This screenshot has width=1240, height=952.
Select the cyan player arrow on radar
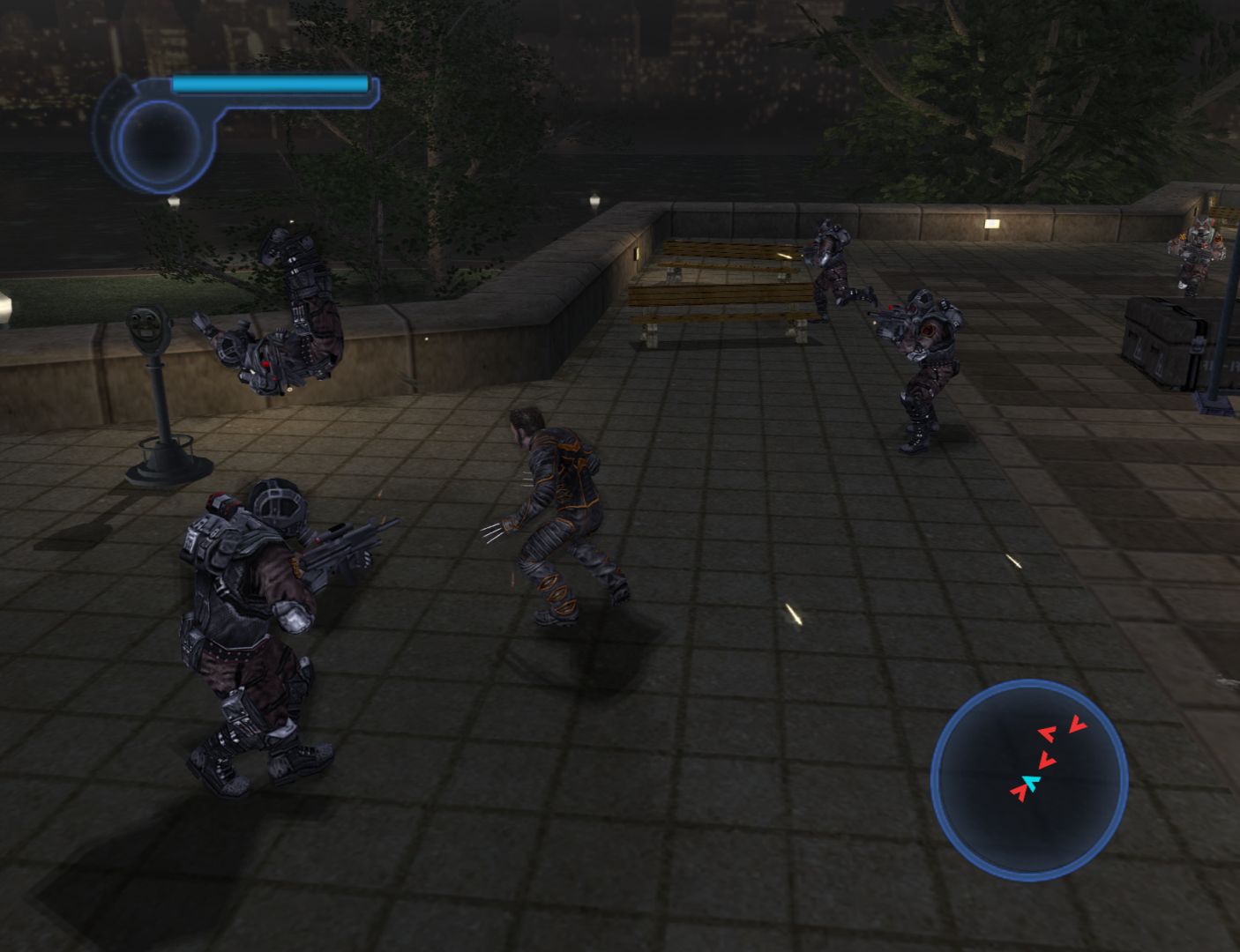click(1030, 782)
